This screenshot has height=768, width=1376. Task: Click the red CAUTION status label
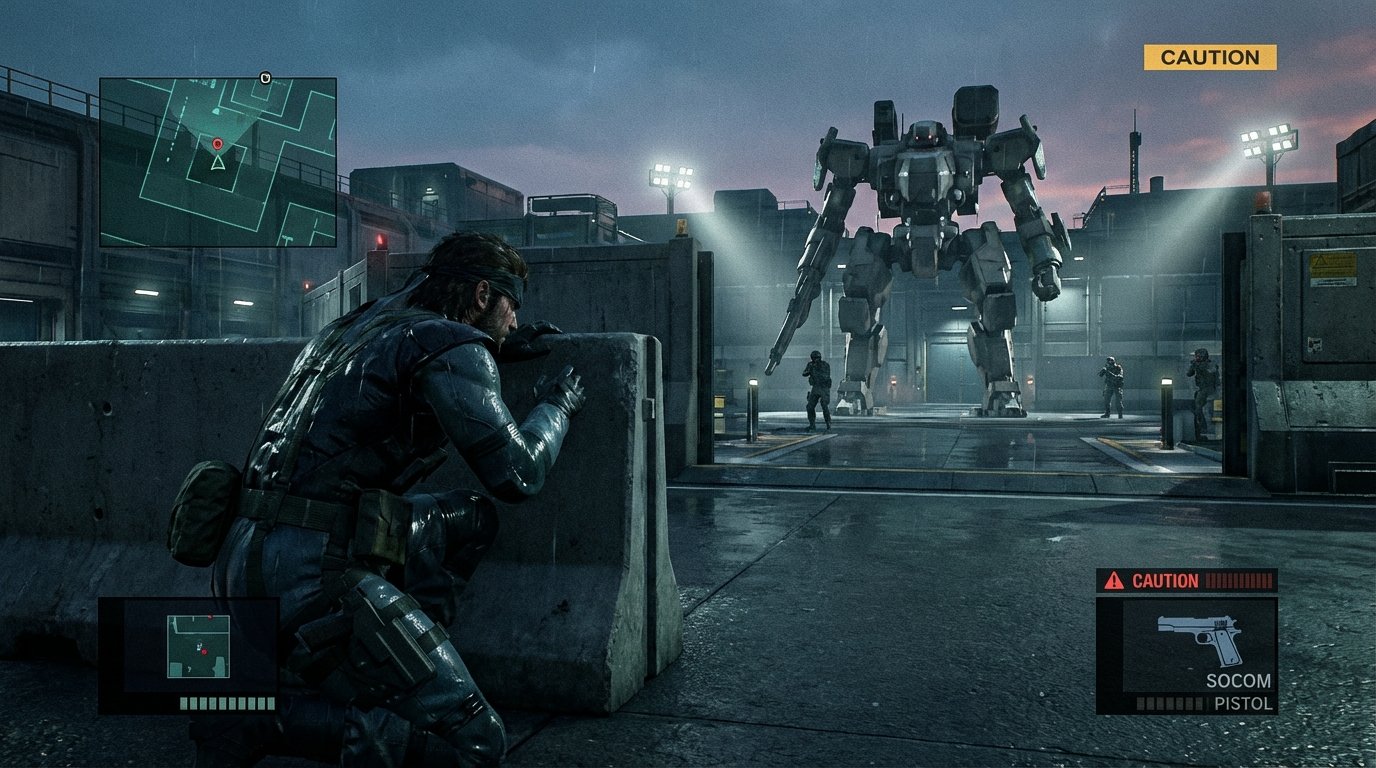(x=1165, y=580)
